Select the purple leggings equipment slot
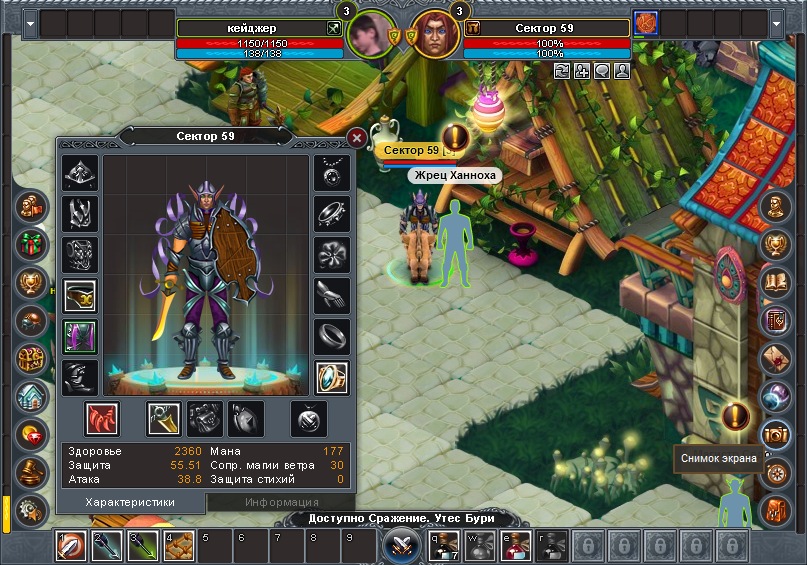The width and height of the screenshot is (807, 565). tap(80, 336)
